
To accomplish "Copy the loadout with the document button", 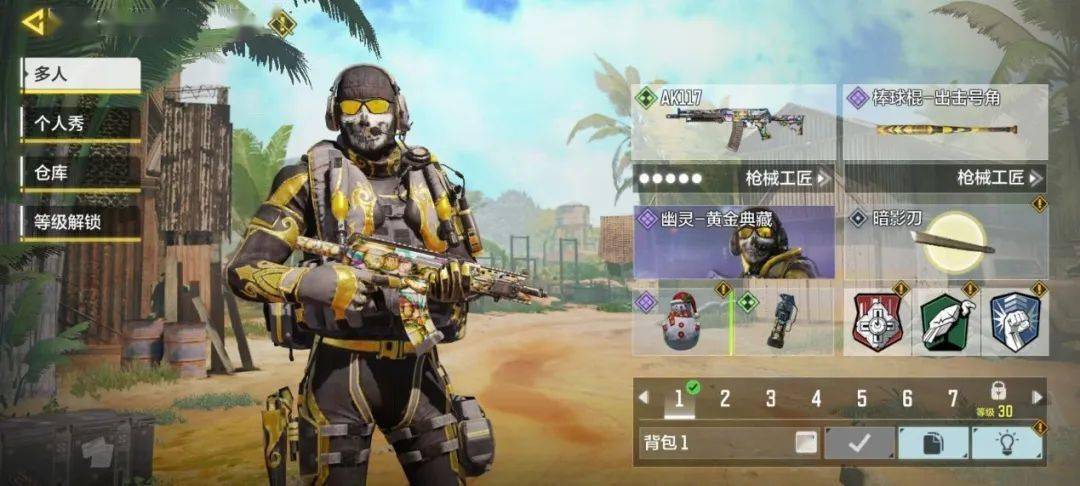I will click(933, 442).
